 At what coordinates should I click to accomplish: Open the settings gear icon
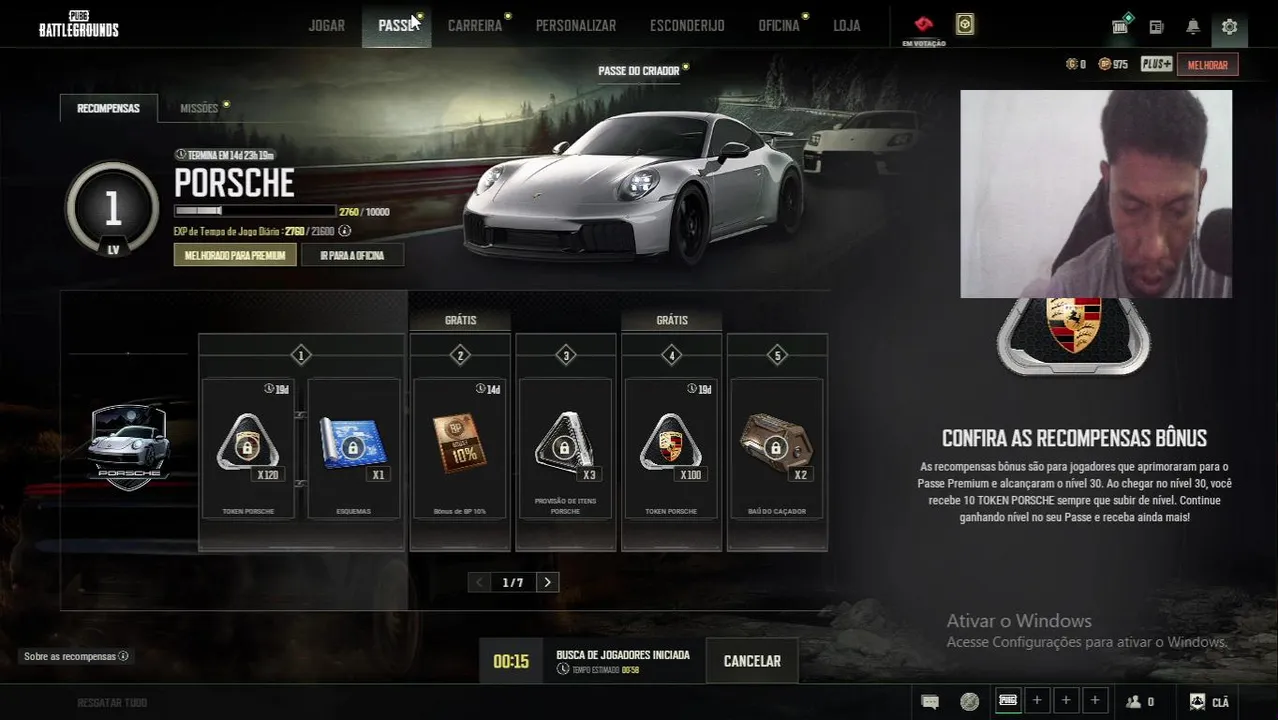[1229, 27]
